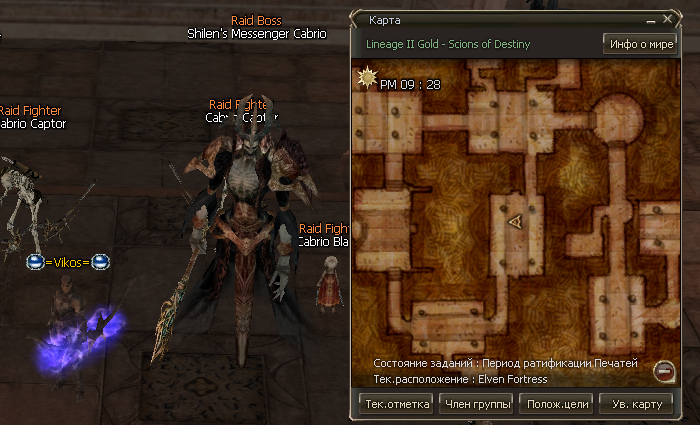
Task: Click the round minus zoom-out button
Action: 662,372
